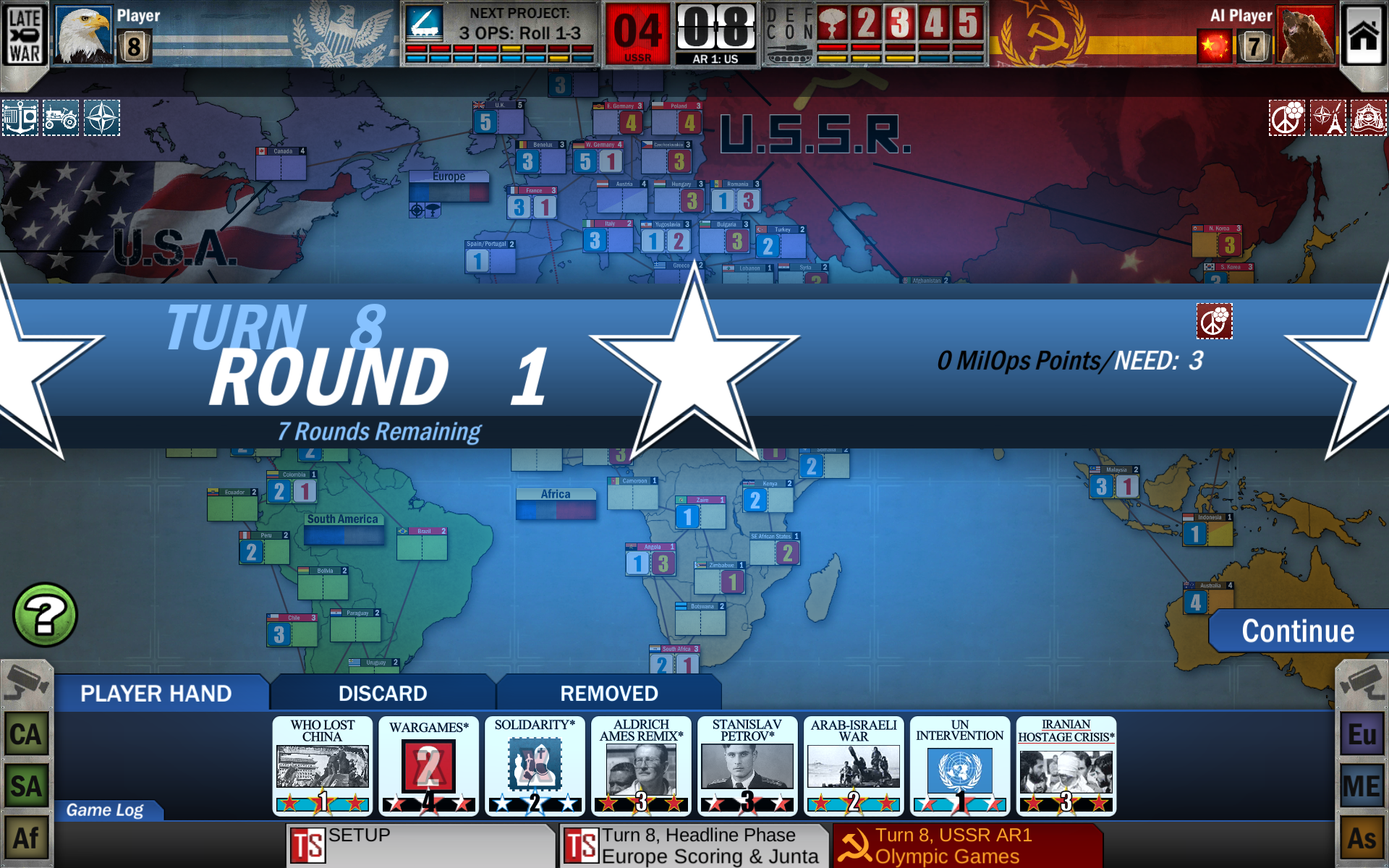Viewport: 1389px width, 868px height.
Task: Open the home icon in the top-right corner
Action: 1364,34
